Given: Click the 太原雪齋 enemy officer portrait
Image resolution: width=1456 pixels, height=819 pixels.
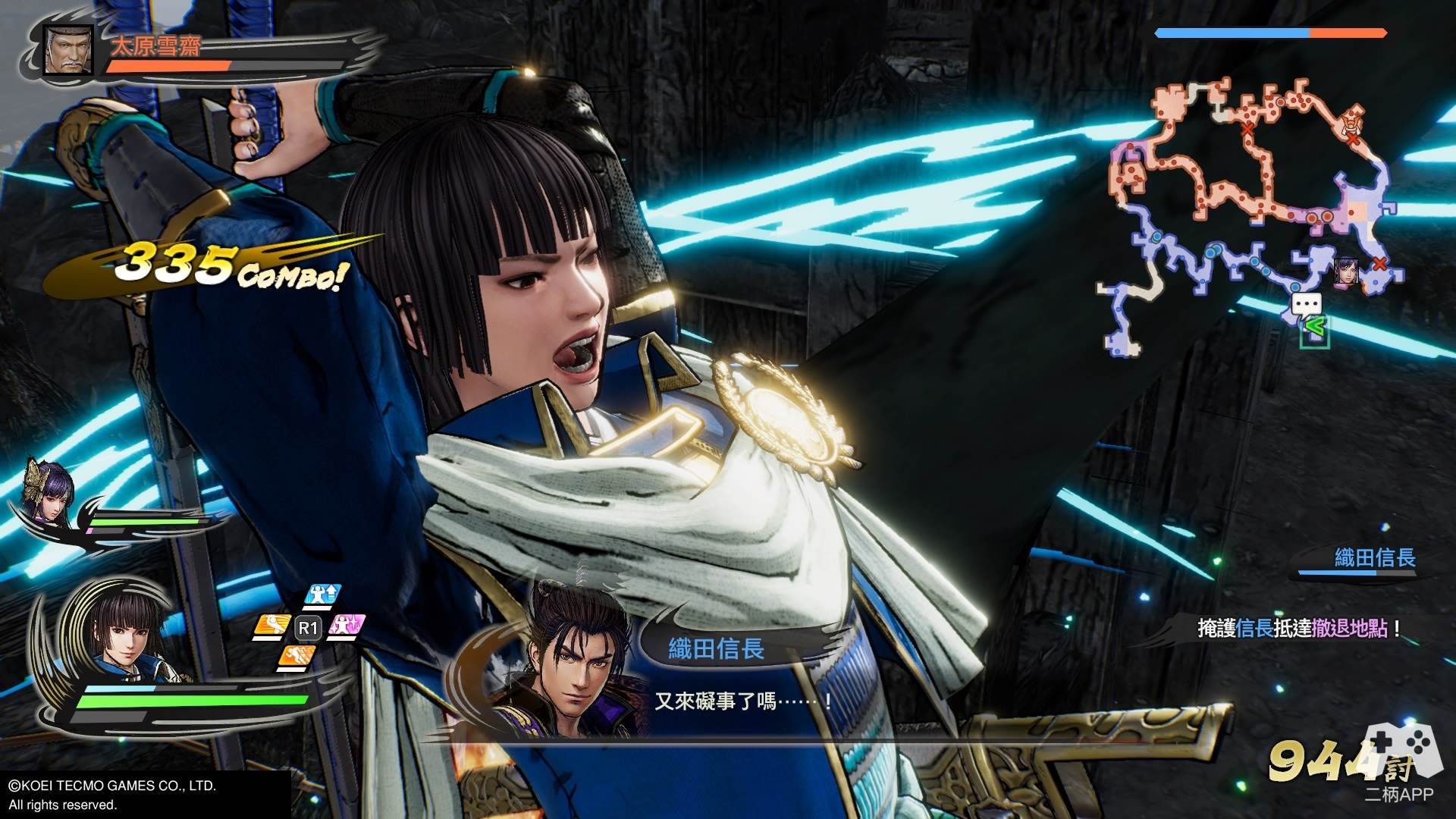Looking at the screenshot, I should [x=68, y=50].
